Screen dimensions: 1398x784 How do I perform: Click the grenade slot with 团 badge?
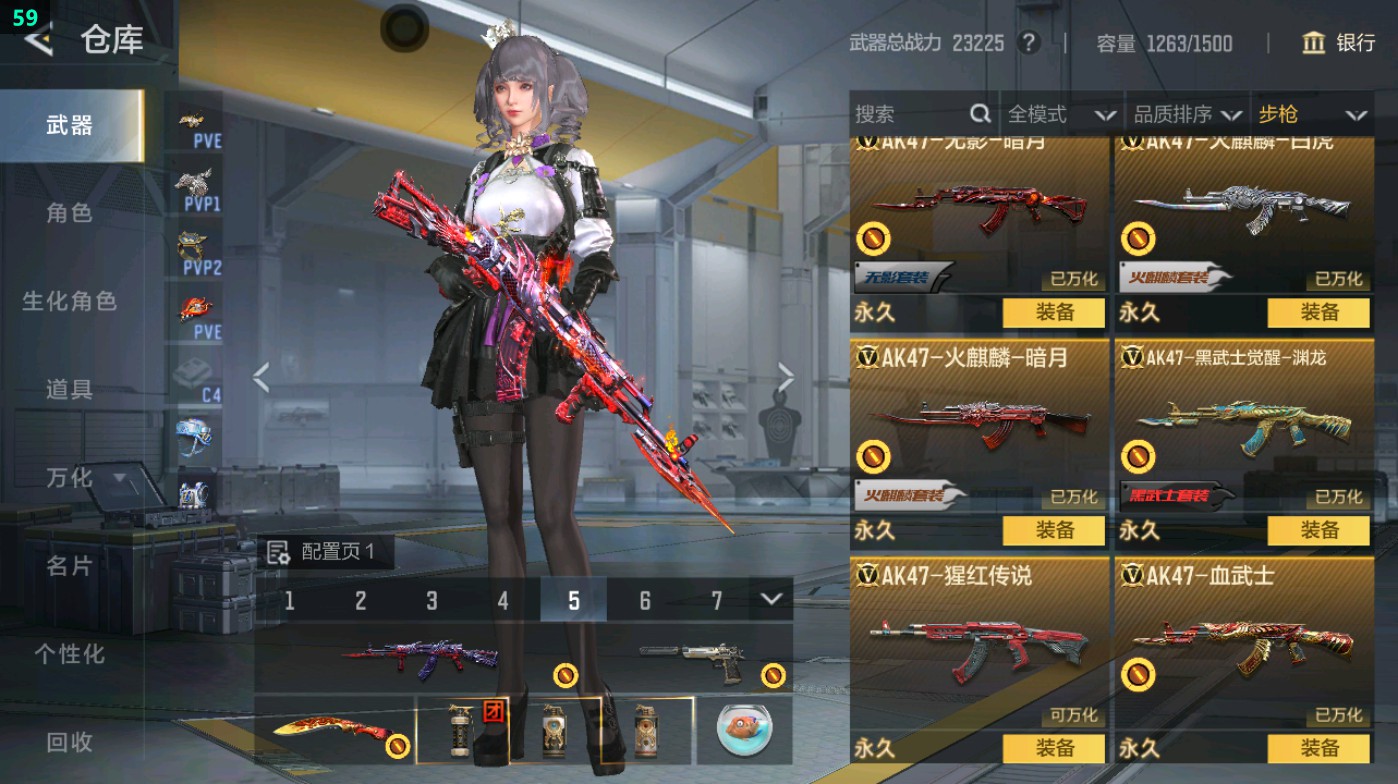463,730
